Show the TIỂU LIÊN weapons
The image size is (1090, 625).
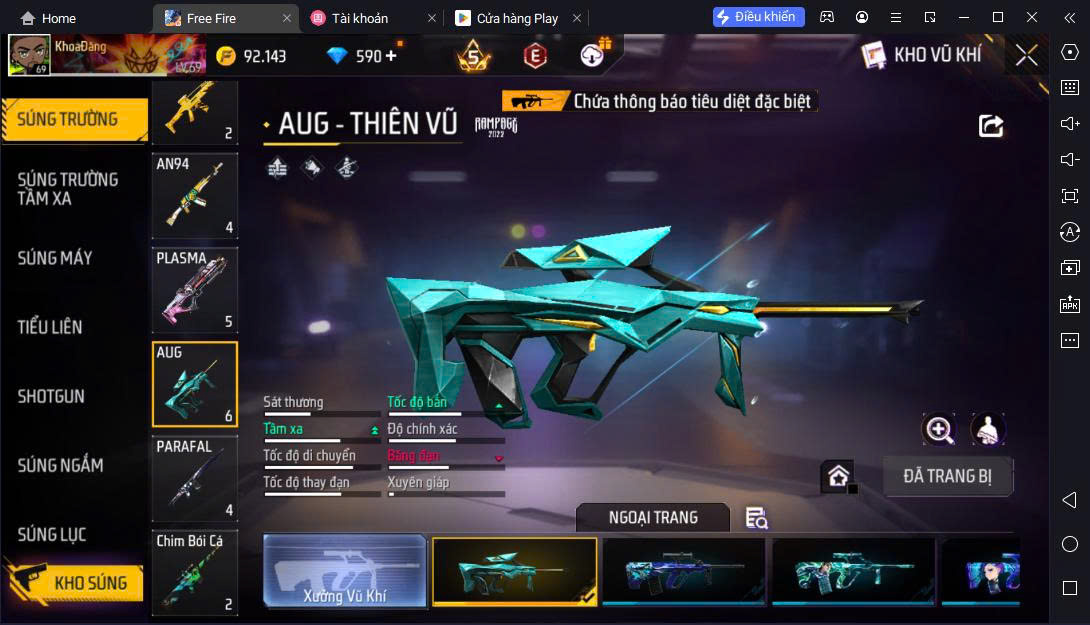click(x=50, y=327)
